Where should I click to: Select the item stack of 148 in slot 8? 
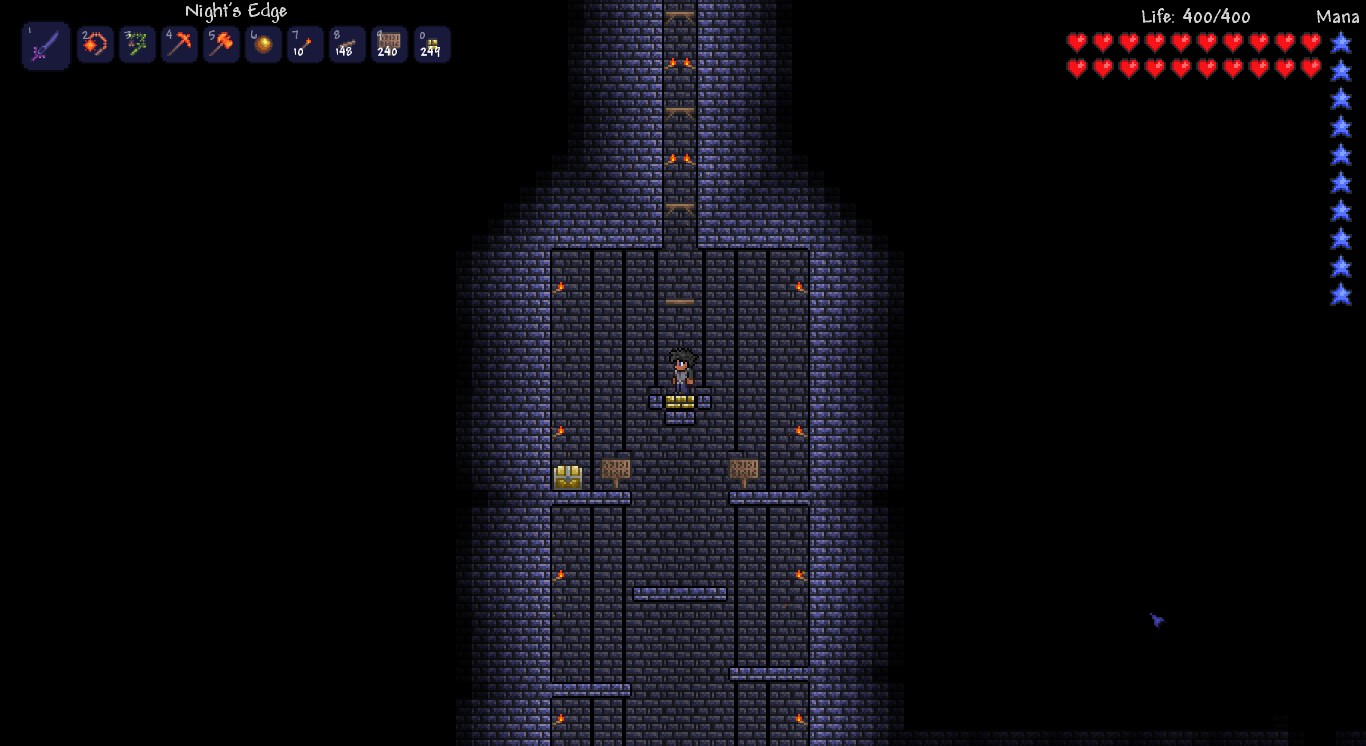pos(346,44)
